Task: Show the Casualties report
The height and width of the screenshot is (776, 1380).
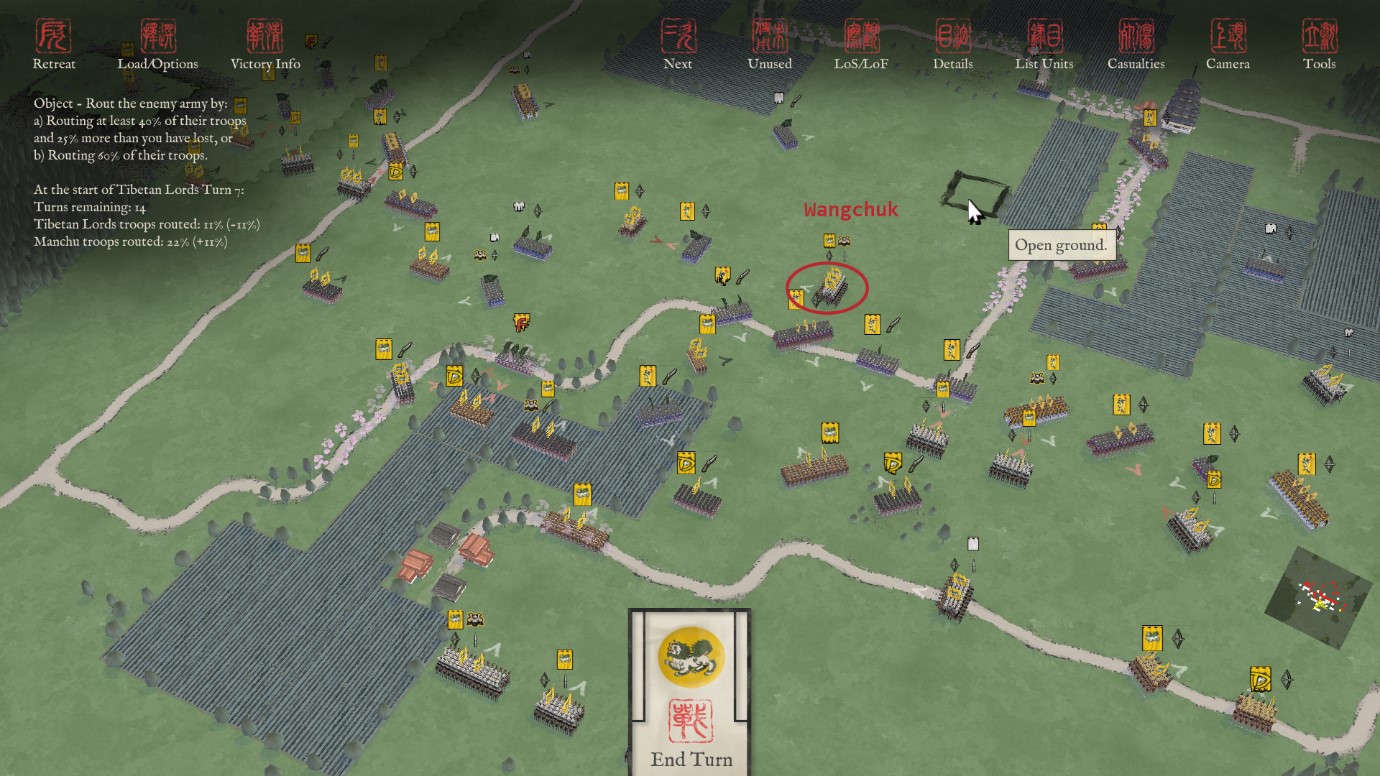Action: (1136, 45)
